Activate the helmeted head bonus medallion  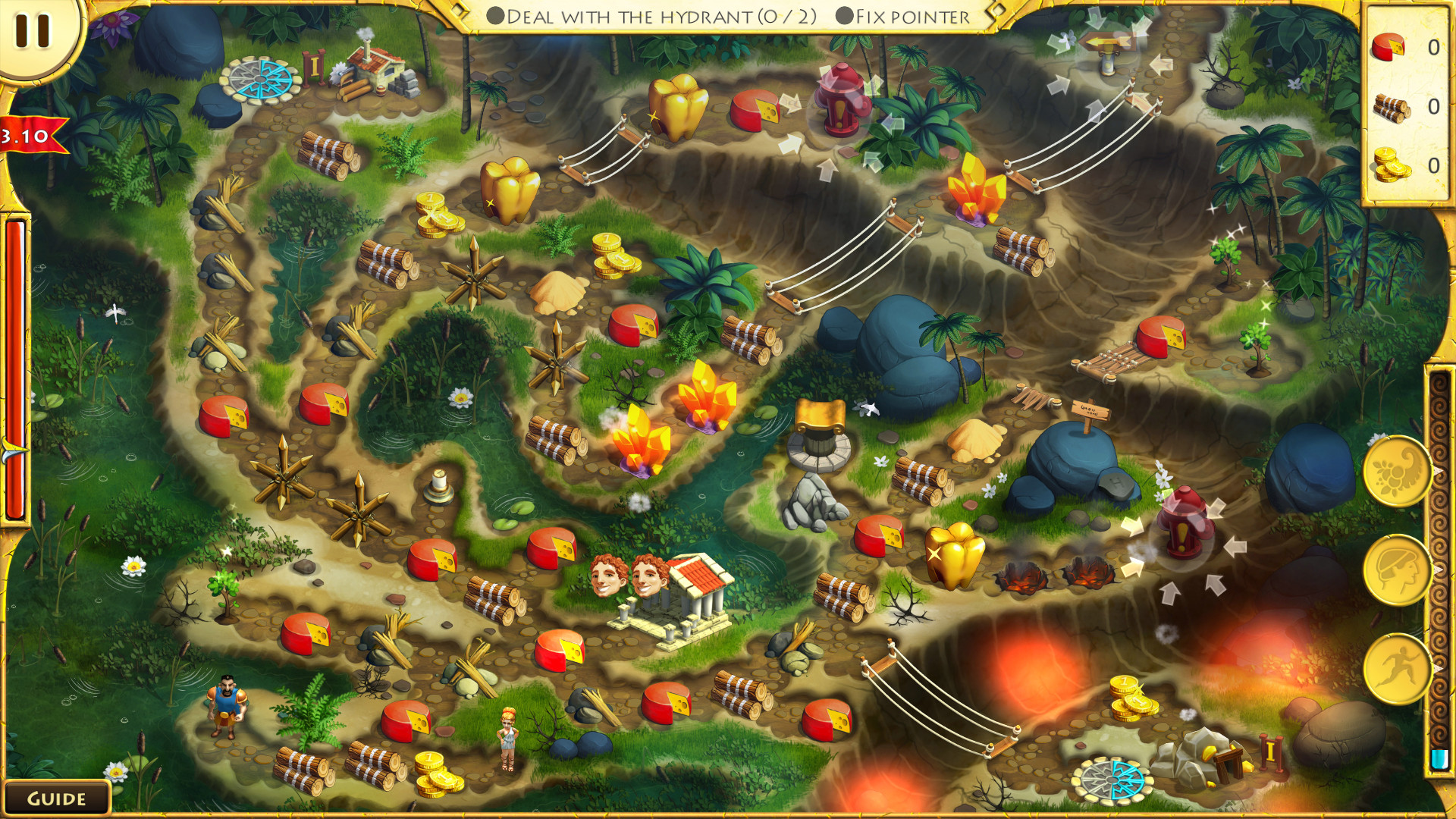pyautogui.click(x=1396, y=570)
